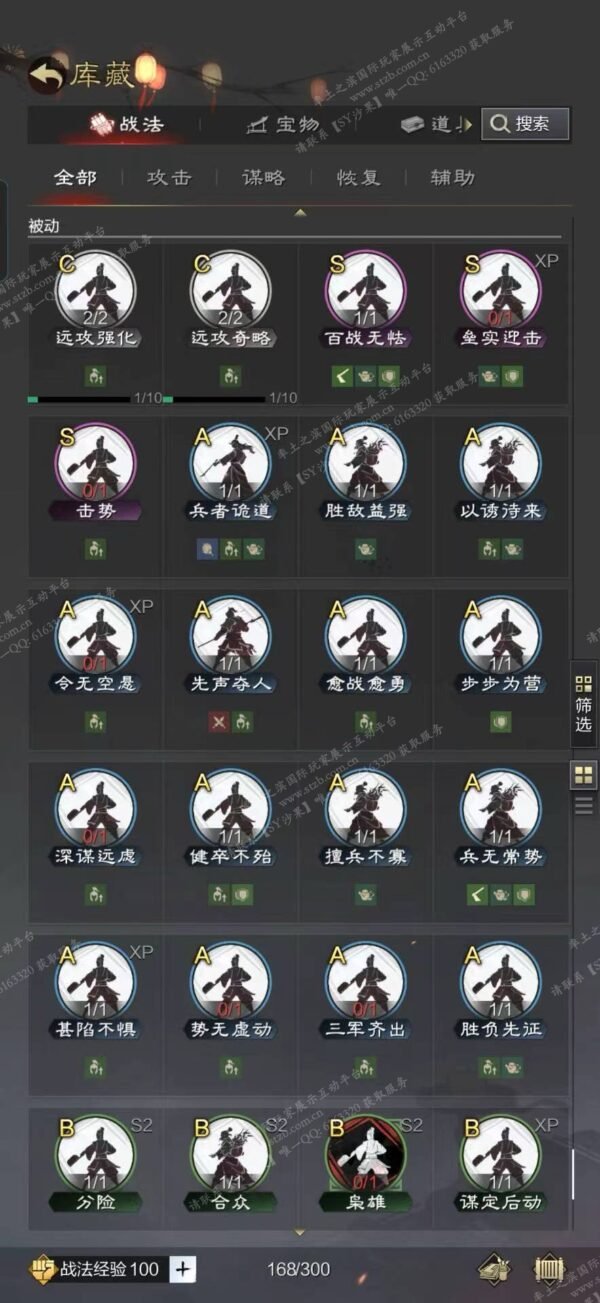
Task: Open the 筛选 filter panel
Action: 583,704
